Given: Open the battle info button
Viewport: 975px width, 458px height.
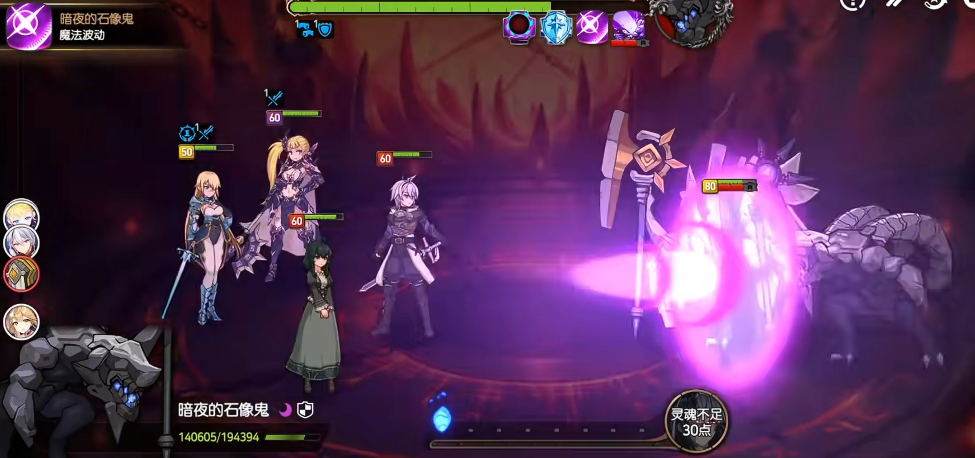Looking at the screenshot, I should [x=852, y=4].
